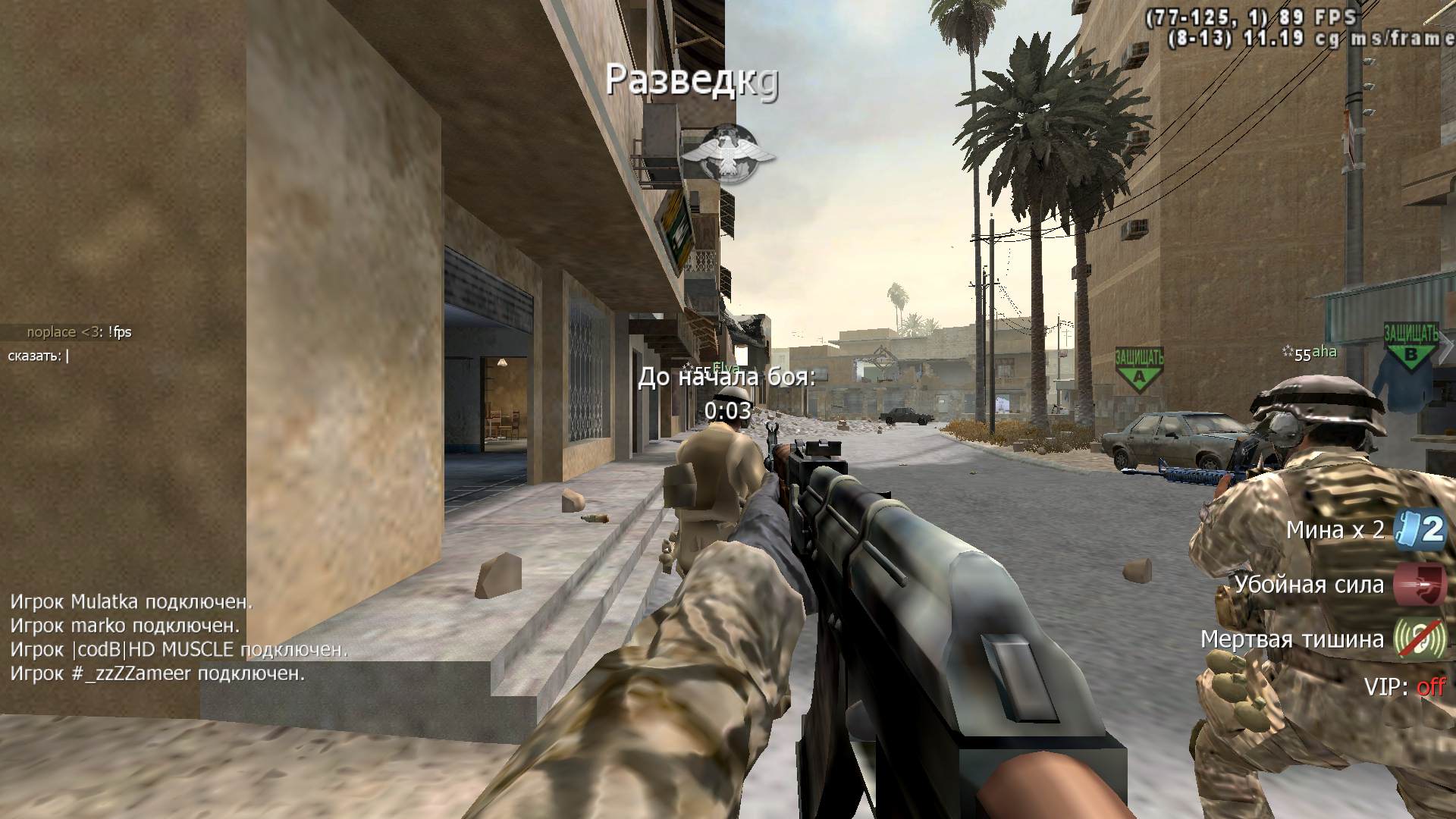Image resolution: width=1456 pixels, height=819 pixels.
Task: Select the Мертвая тишина perk icon
Action: pyautogui.click(x=1420, y=639)
